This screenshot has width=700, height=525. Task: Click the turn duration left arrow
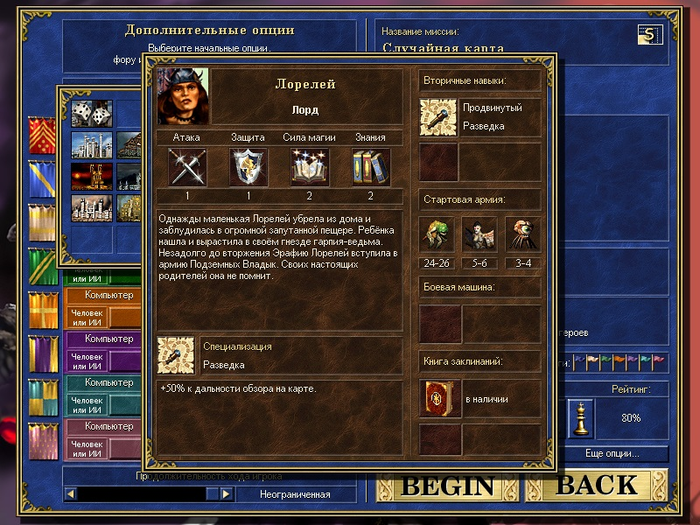[70, 494]
